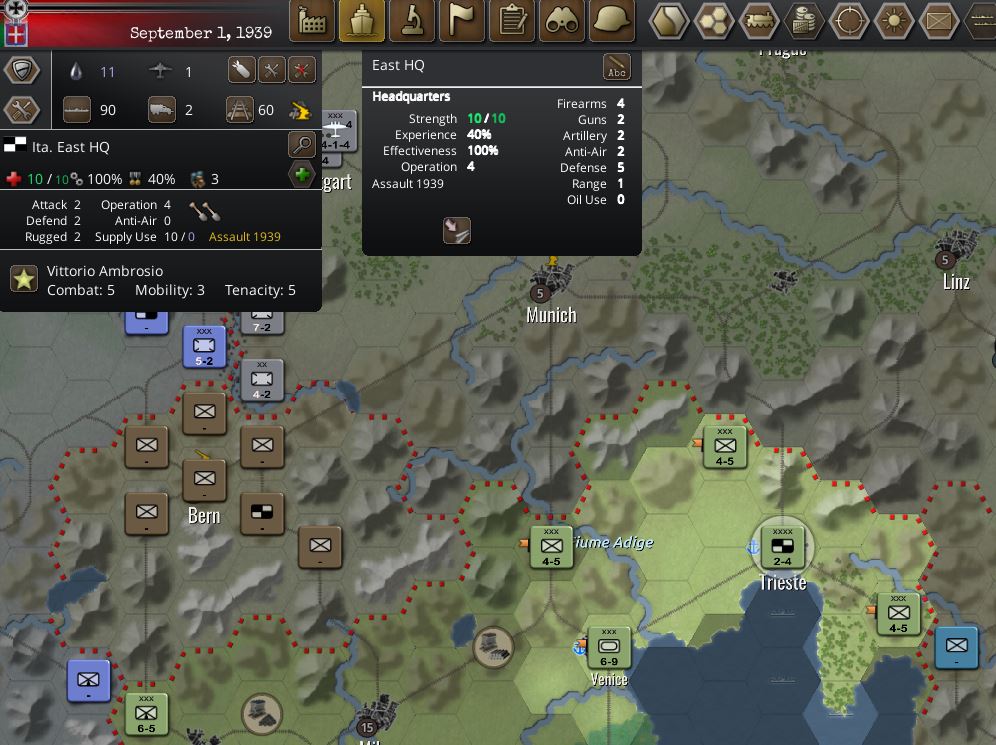Open the helmet army menu
This screenshot has width=996, height=745.
tap(612, 21)
